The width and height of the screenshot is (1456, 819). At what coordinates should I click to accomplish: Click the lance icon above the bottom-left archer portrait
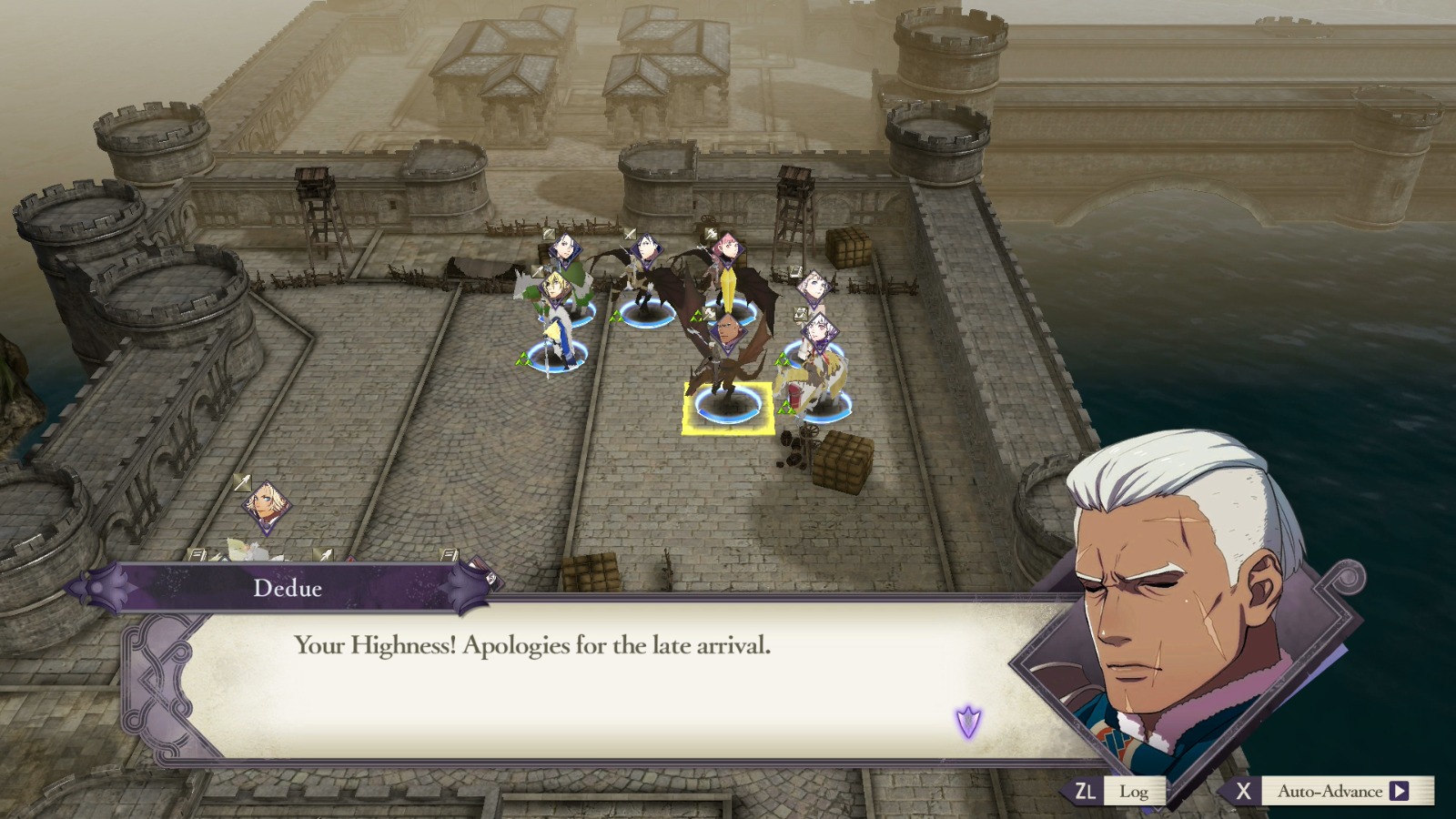coord(242,482)
